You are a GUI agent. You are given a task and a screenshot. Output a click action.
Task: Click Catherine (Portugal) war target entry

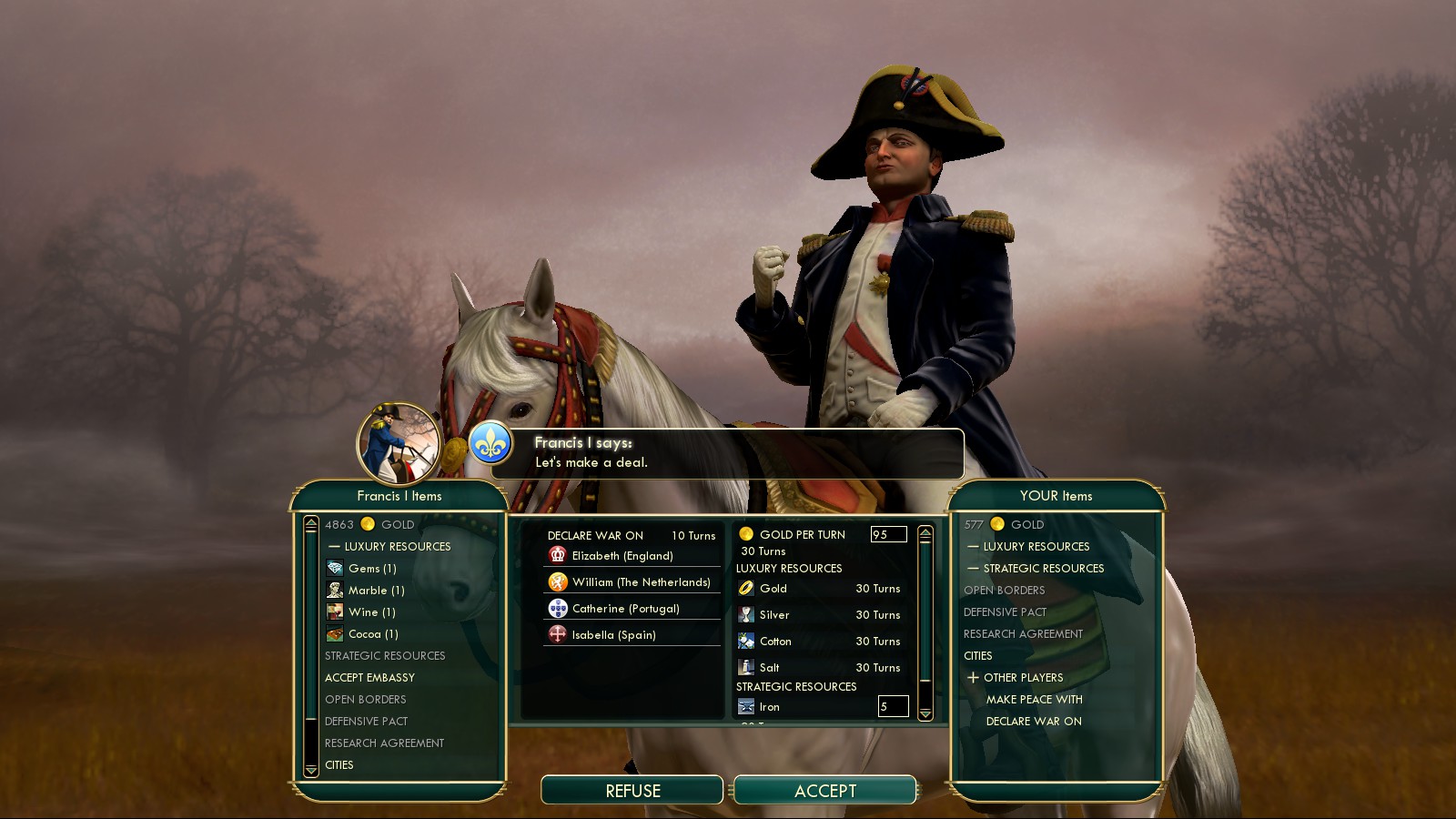pos(625,609)
